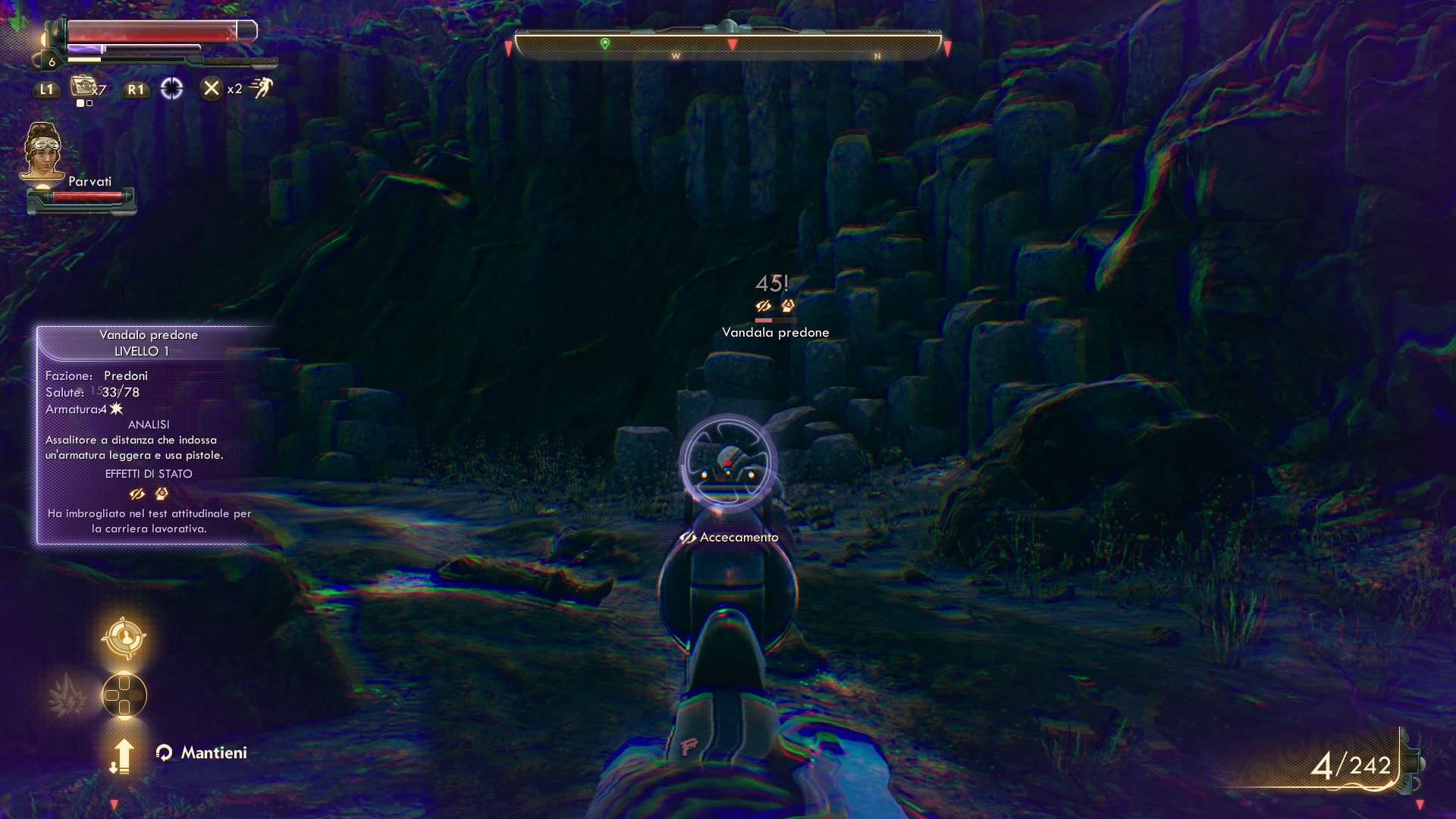Expand the ANALISI section of the enemy panel

pyautogui.click(x=149, y=424)
